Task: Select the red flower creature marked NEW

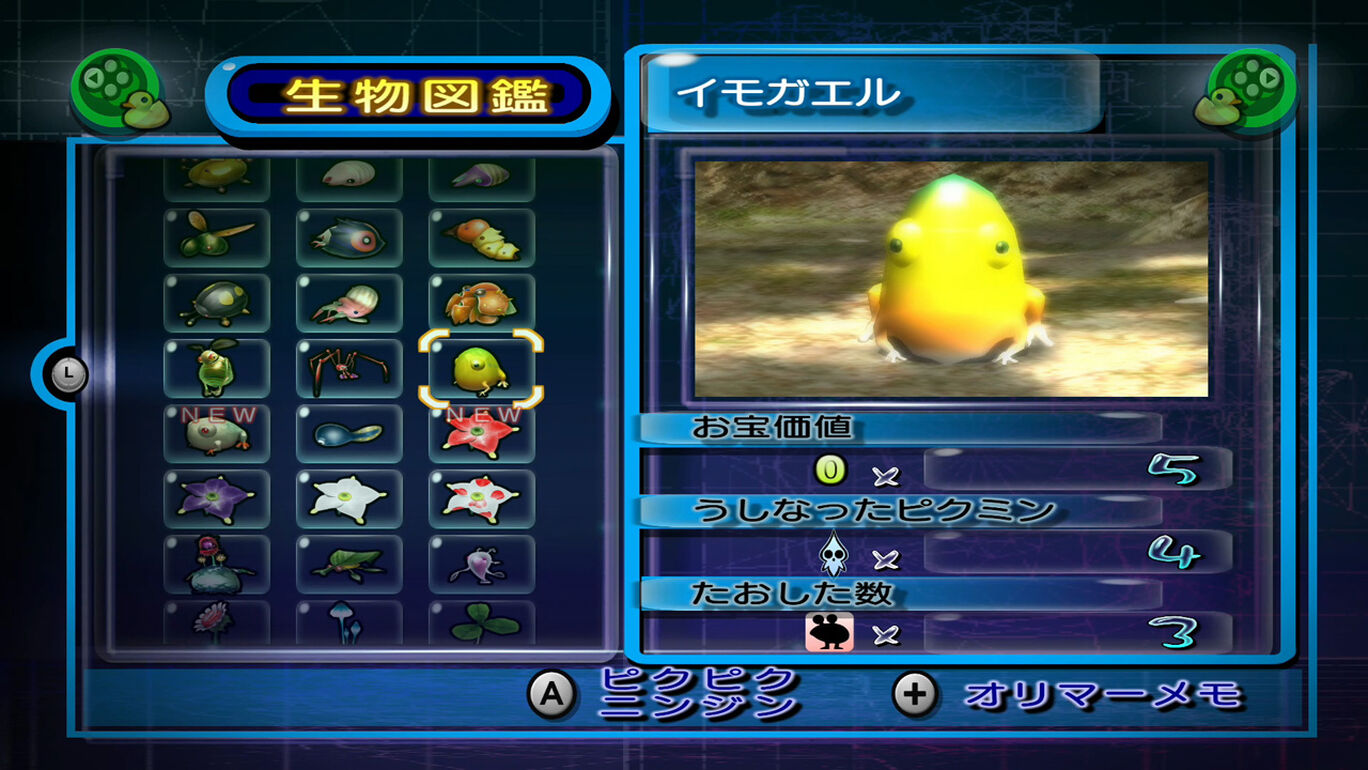Action: click(482, 432)
